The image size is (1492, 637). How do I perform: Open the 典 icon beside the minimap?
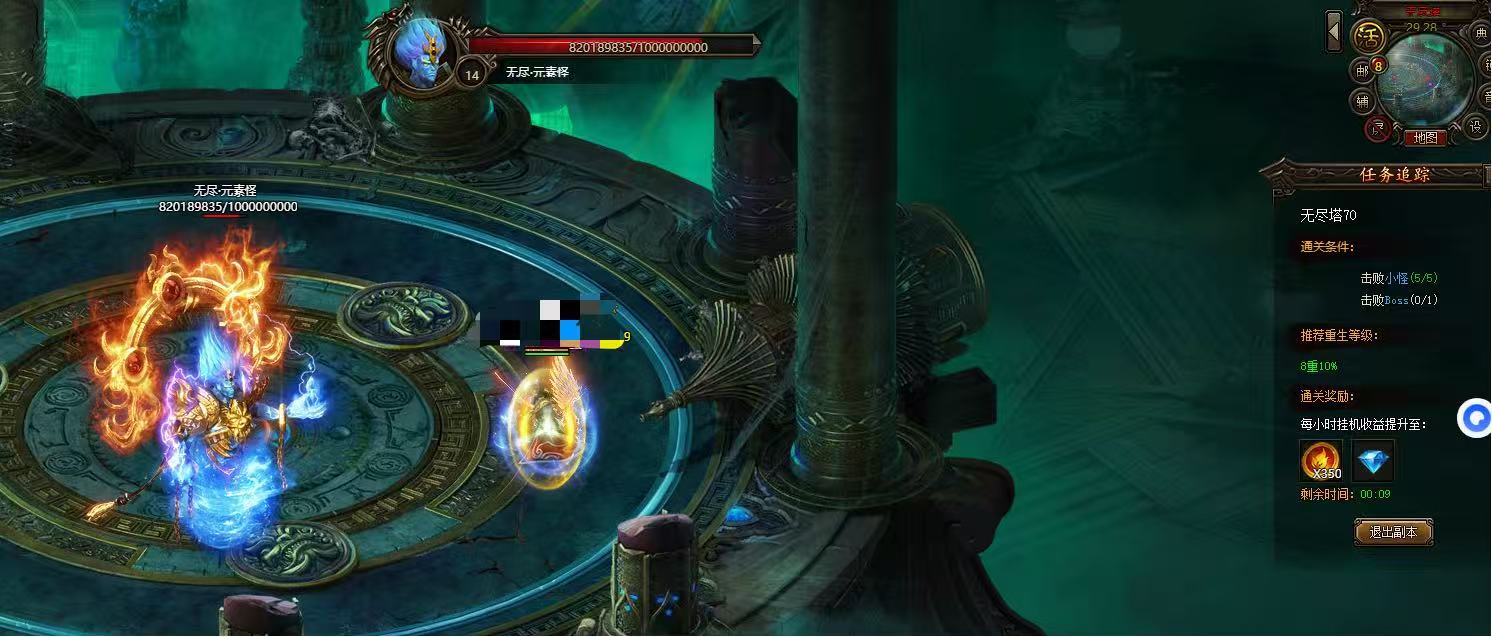[x=1481, y=33]
